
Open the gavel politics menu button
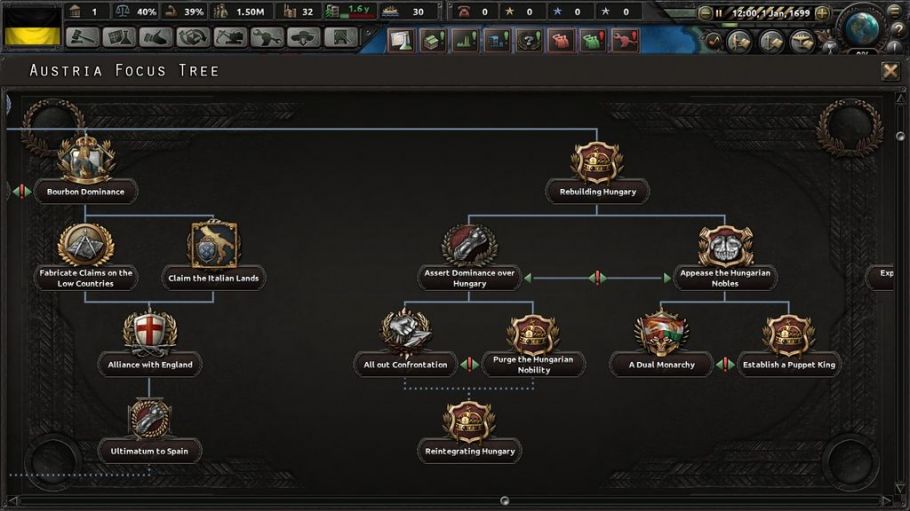84,37
